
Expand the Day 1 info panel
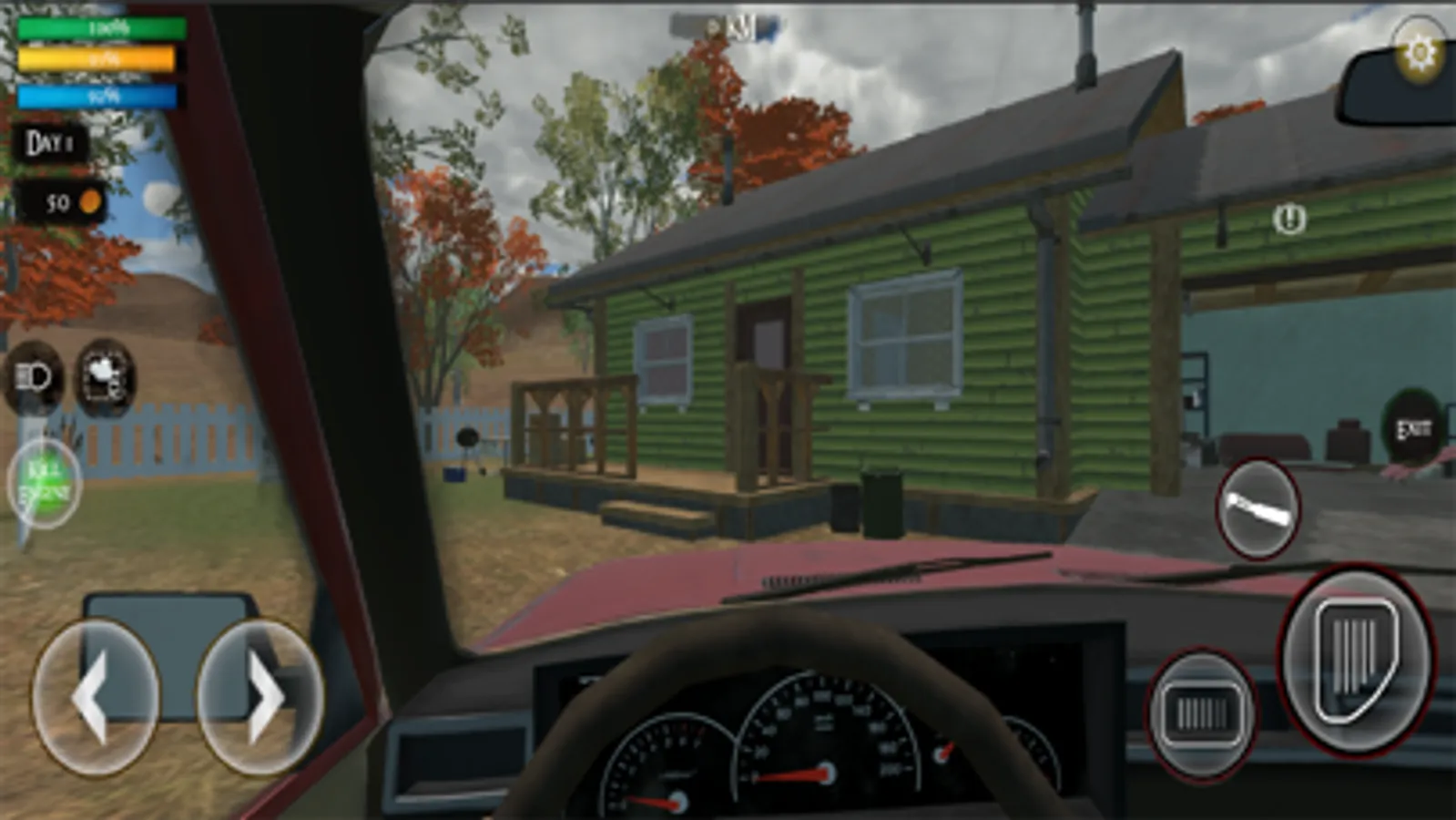tap(52, 141)
